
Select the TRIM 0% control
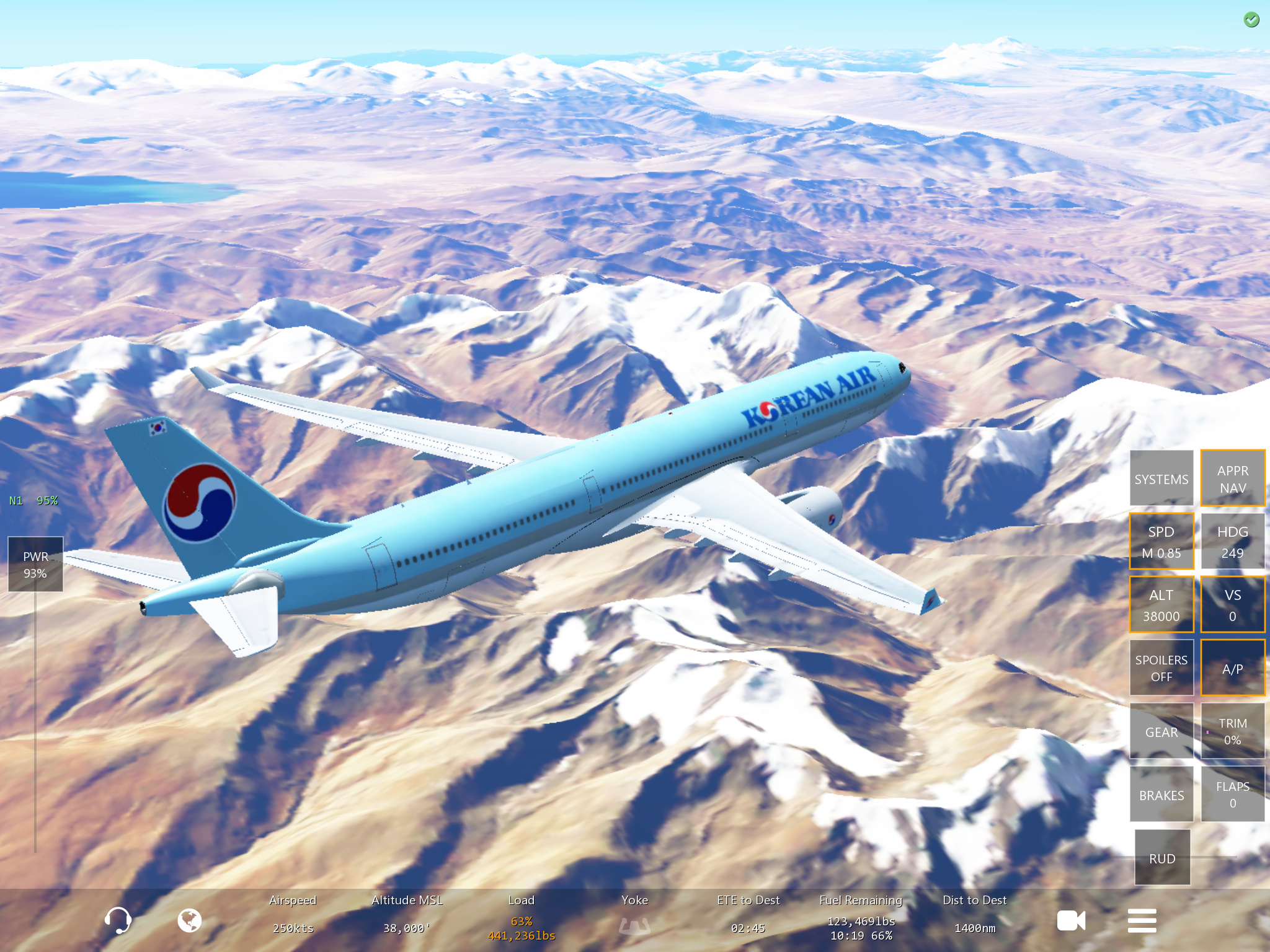(x=1232, y=731)
